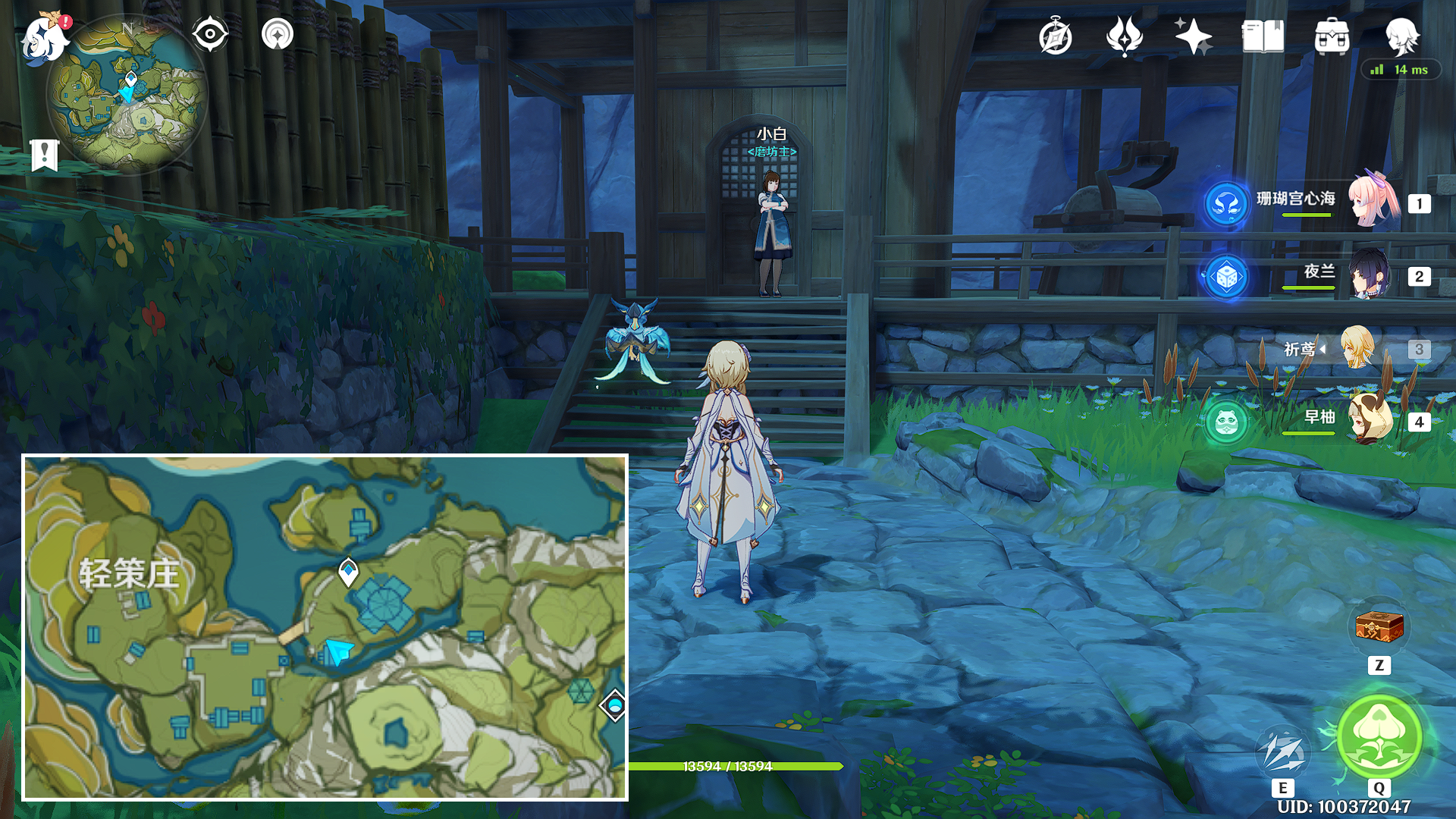Use the treasure chest gadget

[x=1379, y=628]
